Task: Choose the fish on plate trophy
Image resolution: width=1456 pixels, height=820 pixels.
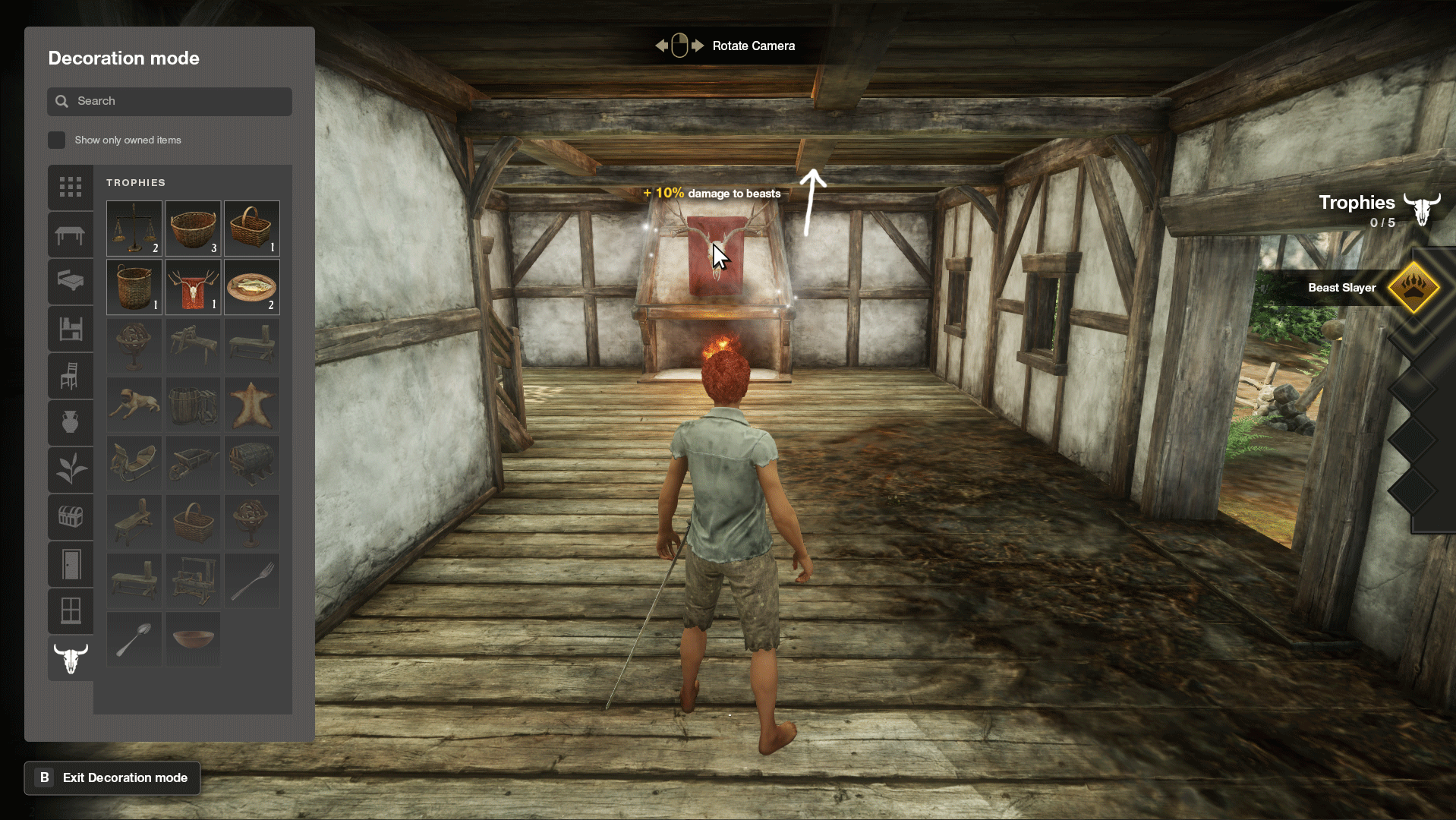Action: (252, 287)
